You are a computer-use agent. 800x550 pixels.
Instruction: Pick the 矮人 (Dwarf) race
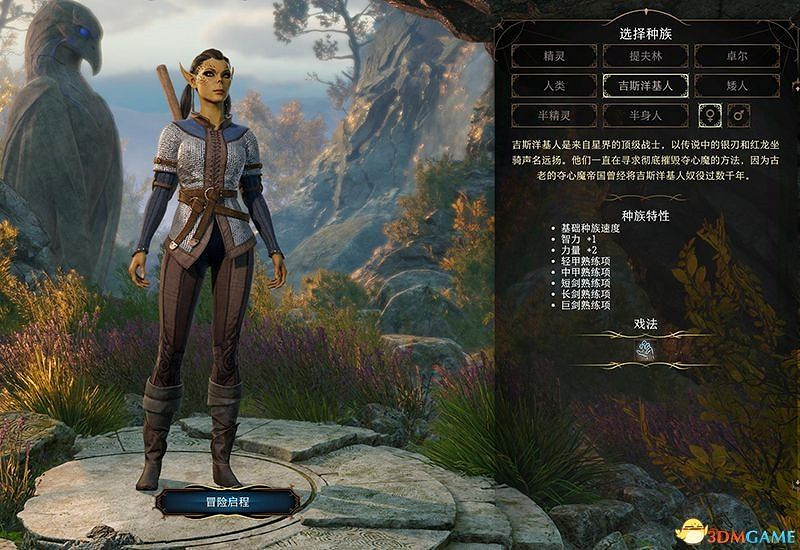[737, 86]
